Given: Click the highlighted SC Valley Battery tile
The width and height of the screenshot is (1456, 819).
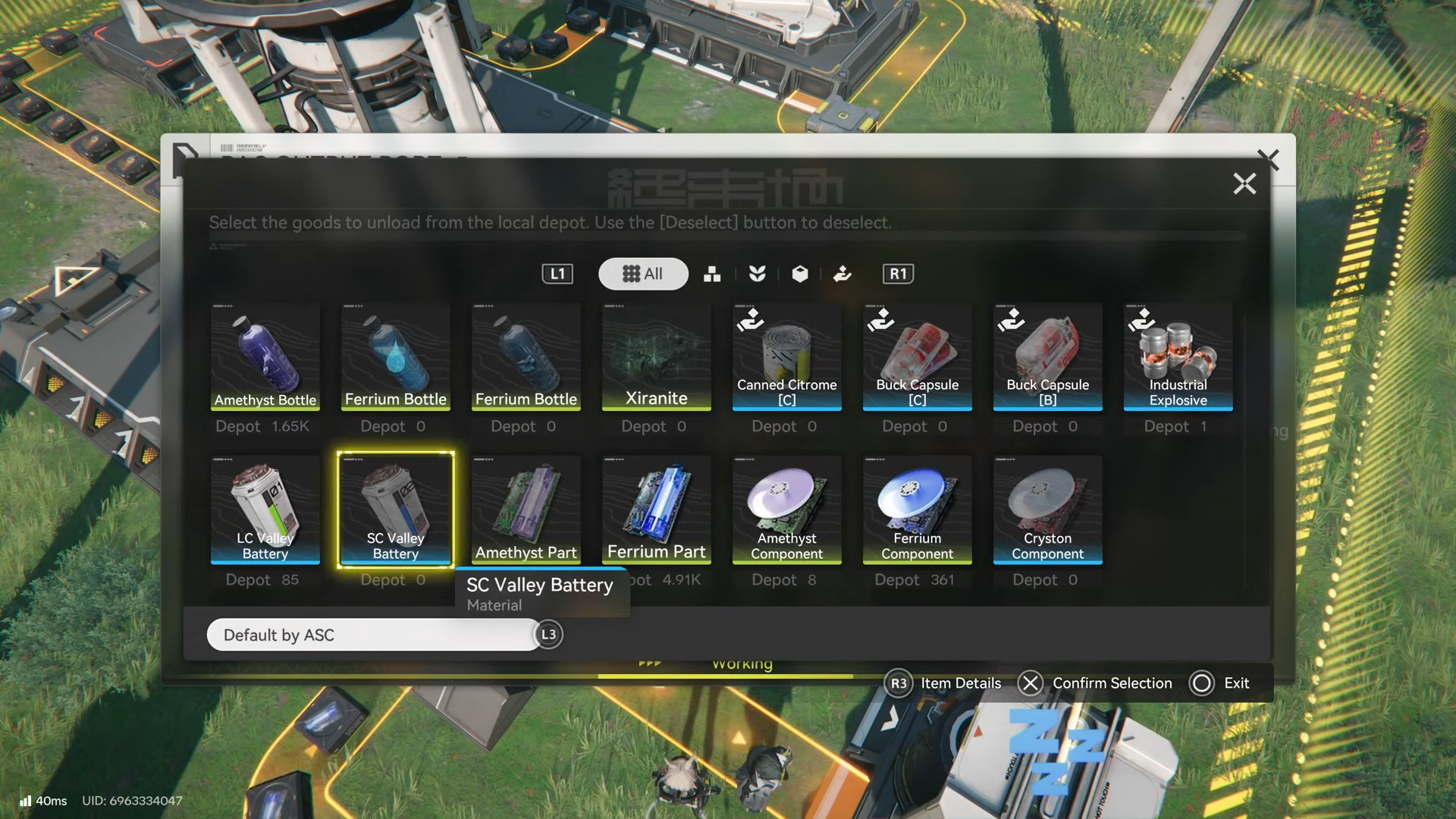Looking at the screenshot, I should (x=395, y=510).
